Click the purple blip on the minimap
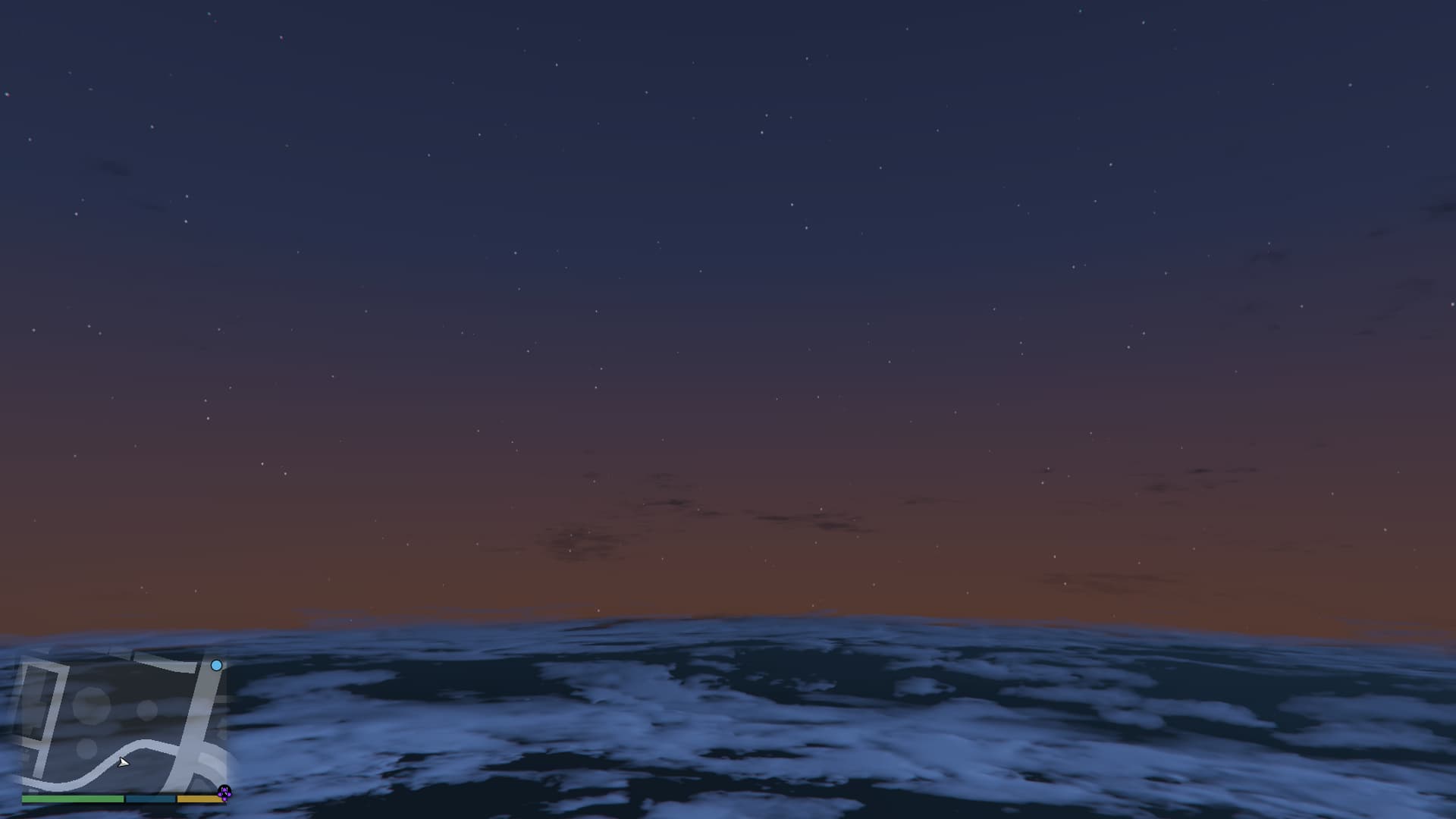 tap(224, 794)
